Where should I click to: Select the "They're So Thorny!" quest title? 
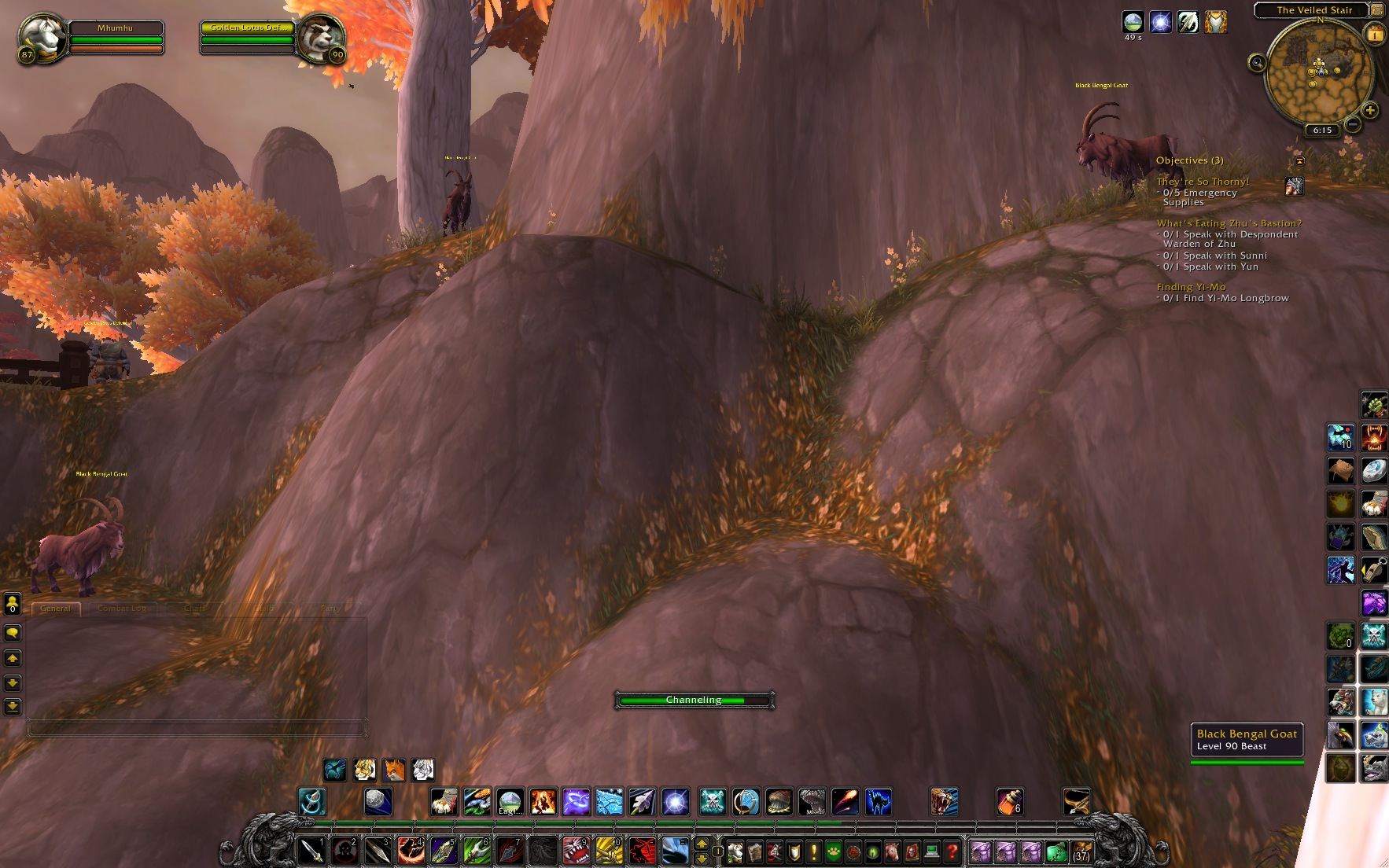1203,182
